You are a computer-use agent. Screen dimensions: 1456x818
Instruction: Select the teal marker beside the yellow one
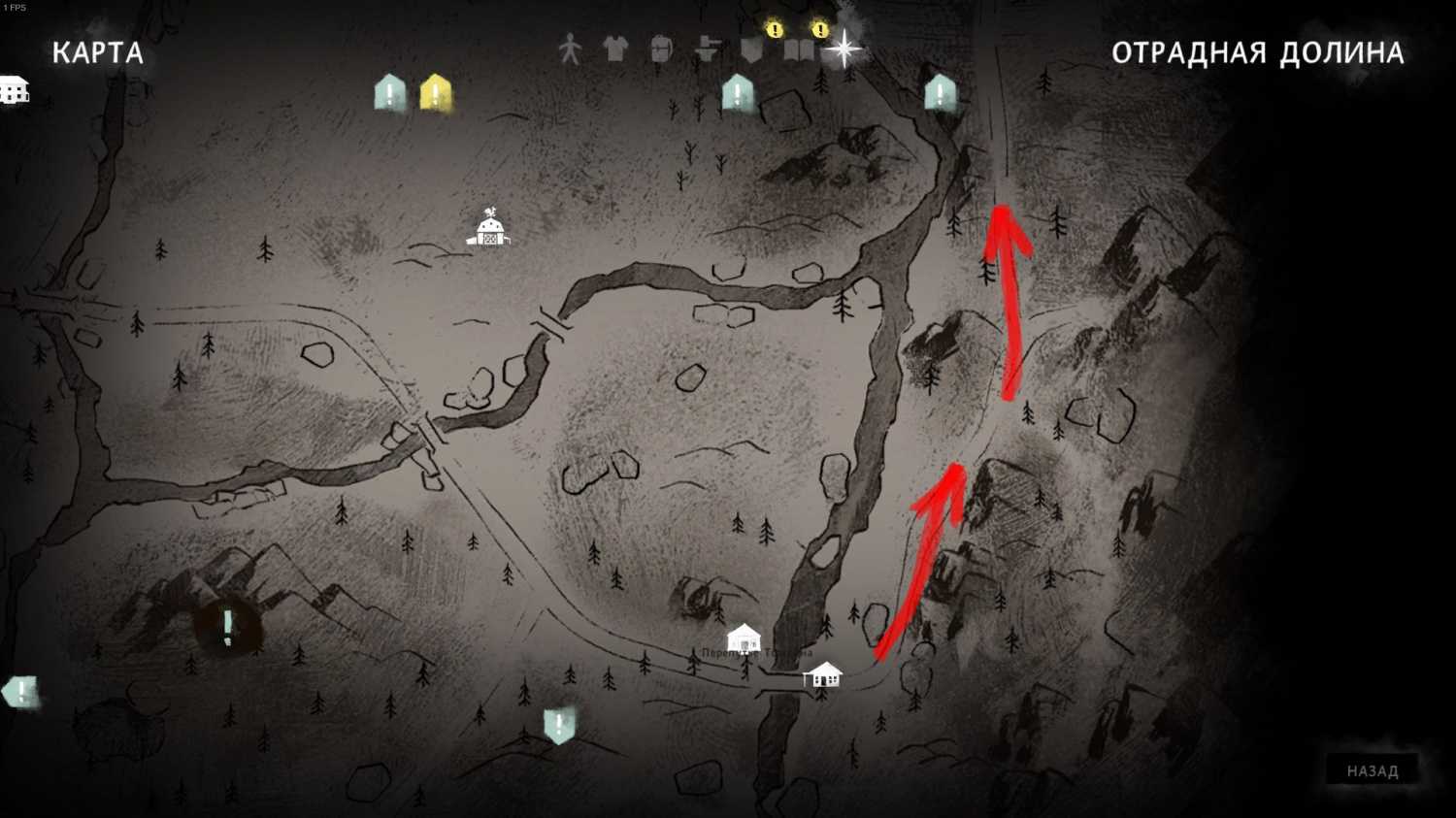click(x=390, y=93)
